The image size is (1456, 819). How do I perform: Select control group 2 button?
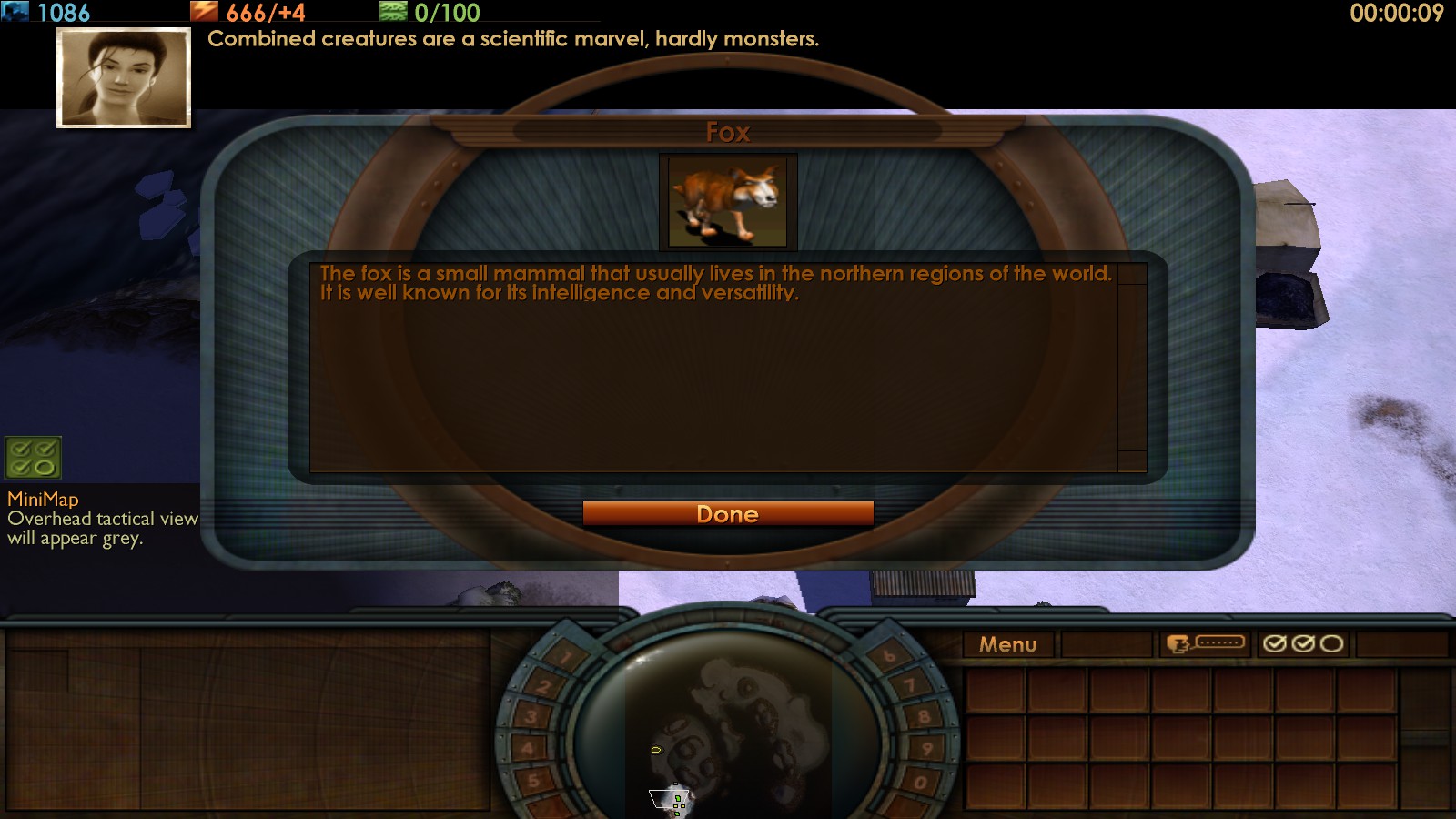pyautogui.click(x=544, y=686)
